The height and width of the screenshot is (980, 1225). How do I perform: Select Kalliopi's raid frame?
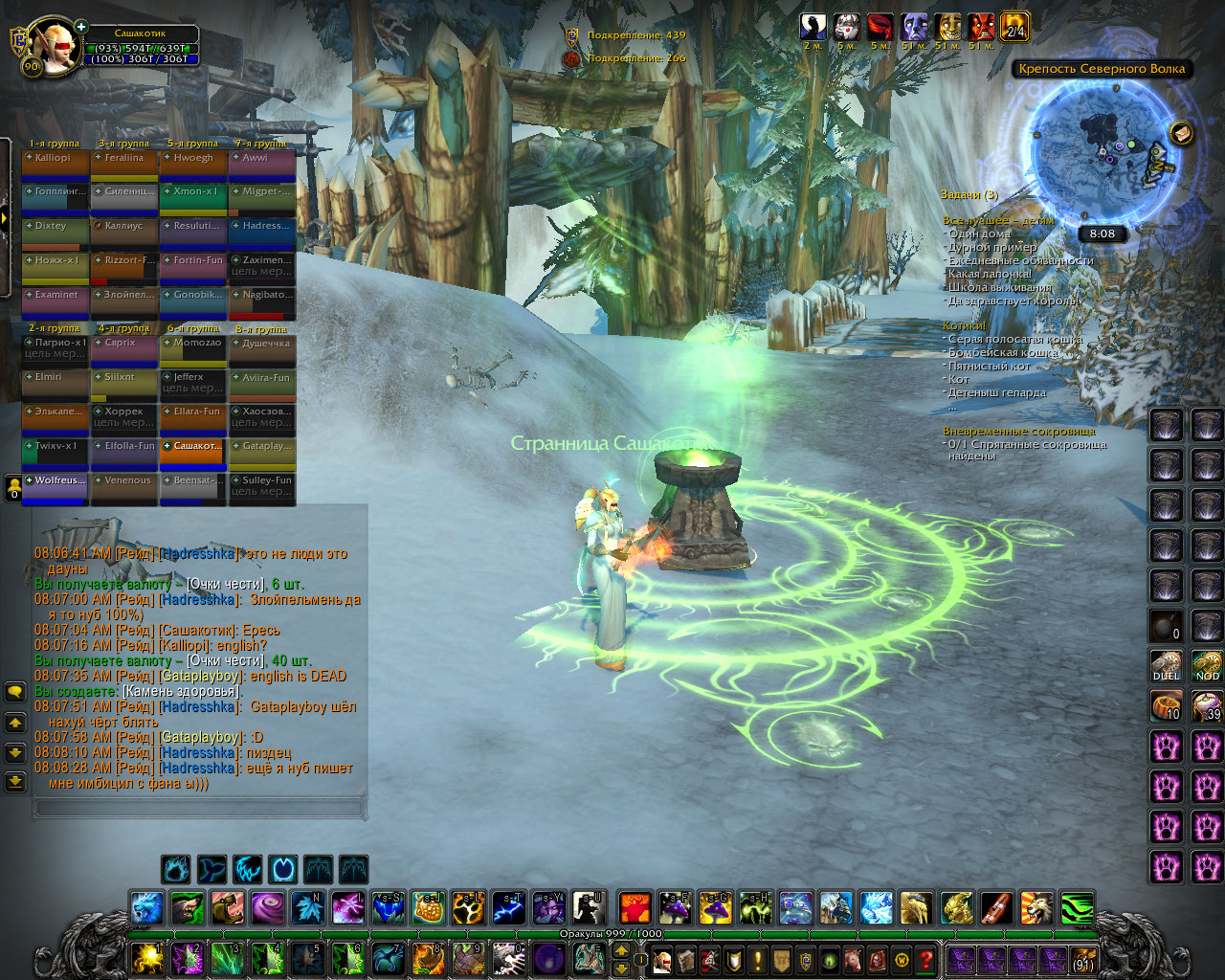click(56, 164)
